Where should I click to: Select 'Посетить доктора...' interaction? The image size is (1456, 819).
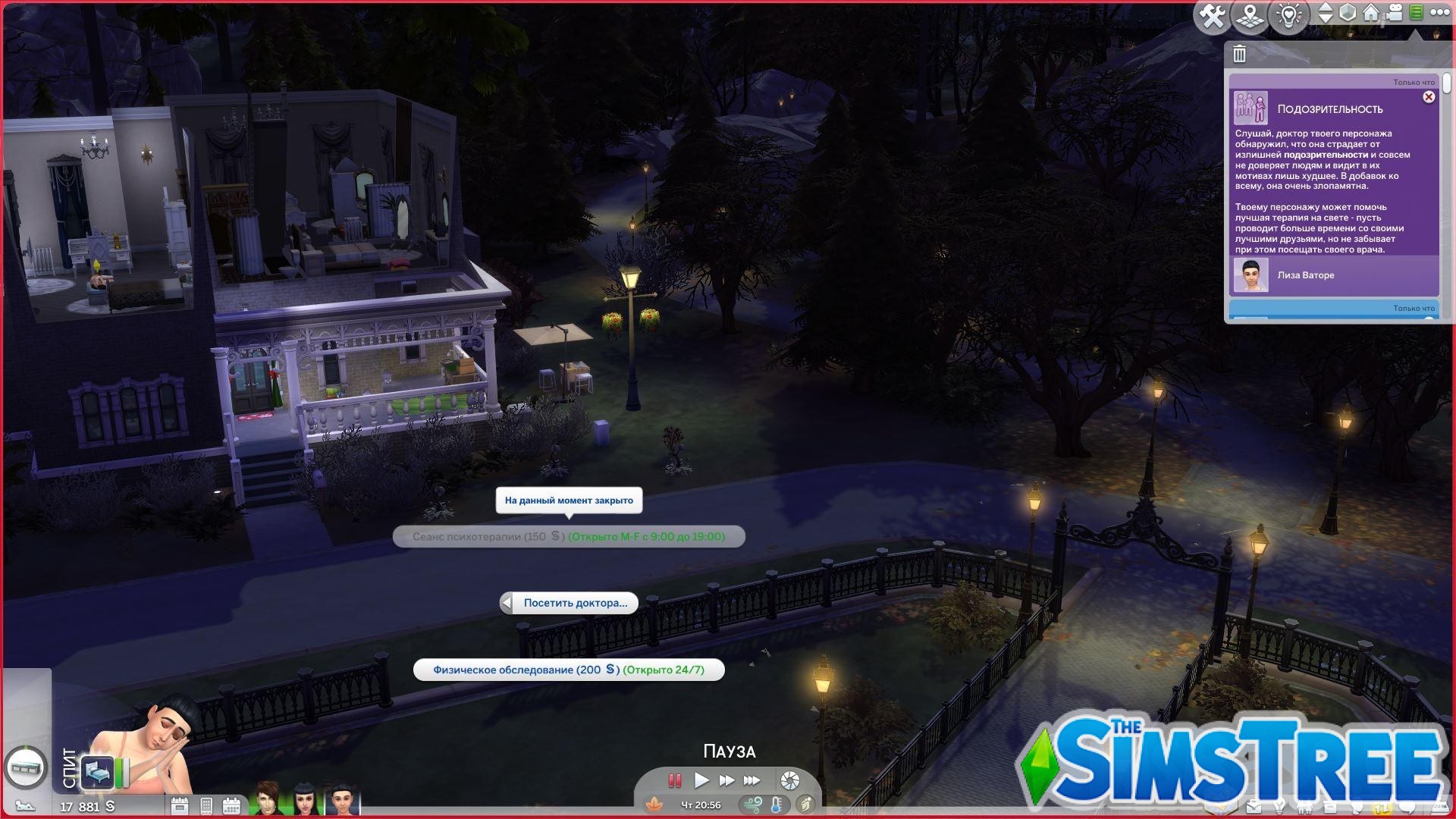(x=576, y=603)
